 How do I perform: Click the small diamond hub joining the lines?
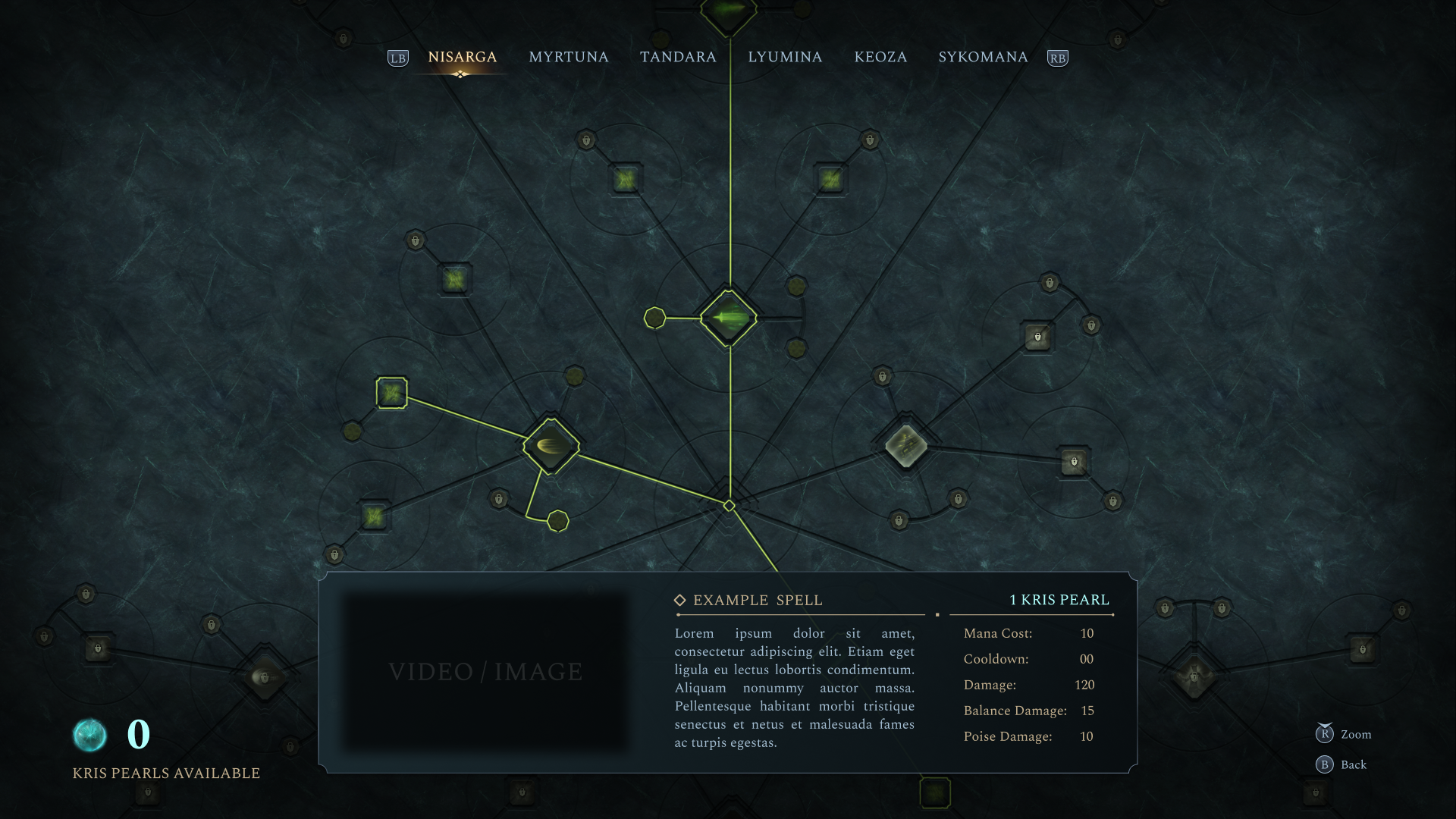[x=729, y=506]
